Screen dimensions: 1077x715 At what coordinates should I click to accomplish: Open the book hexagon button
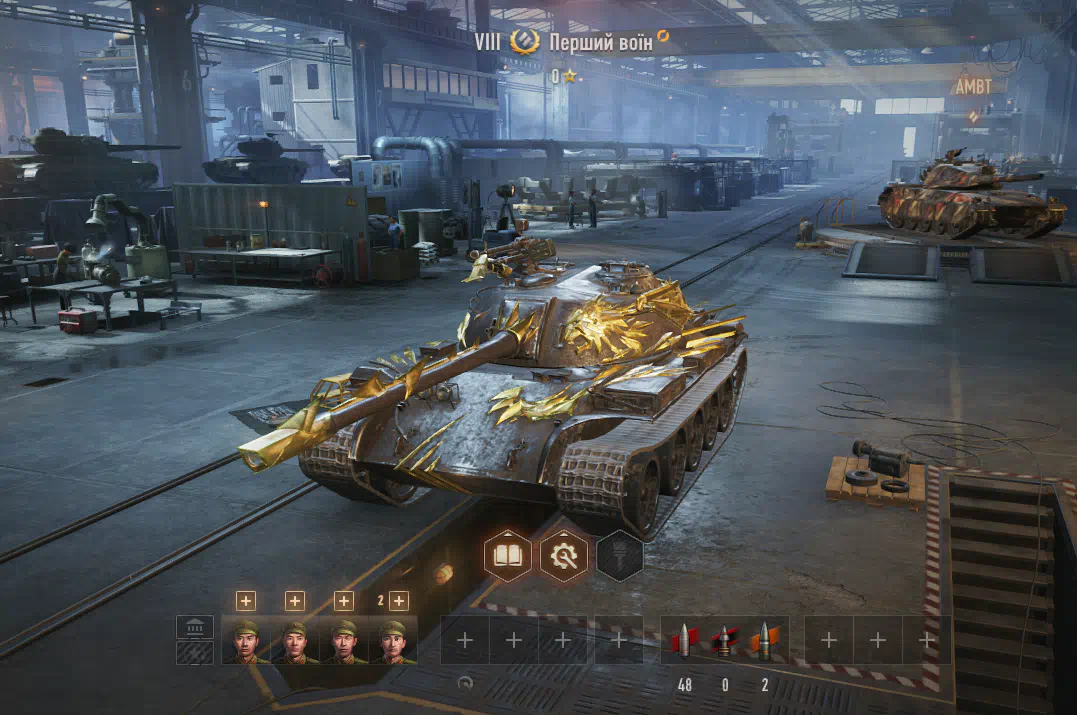tap(507, 555)
